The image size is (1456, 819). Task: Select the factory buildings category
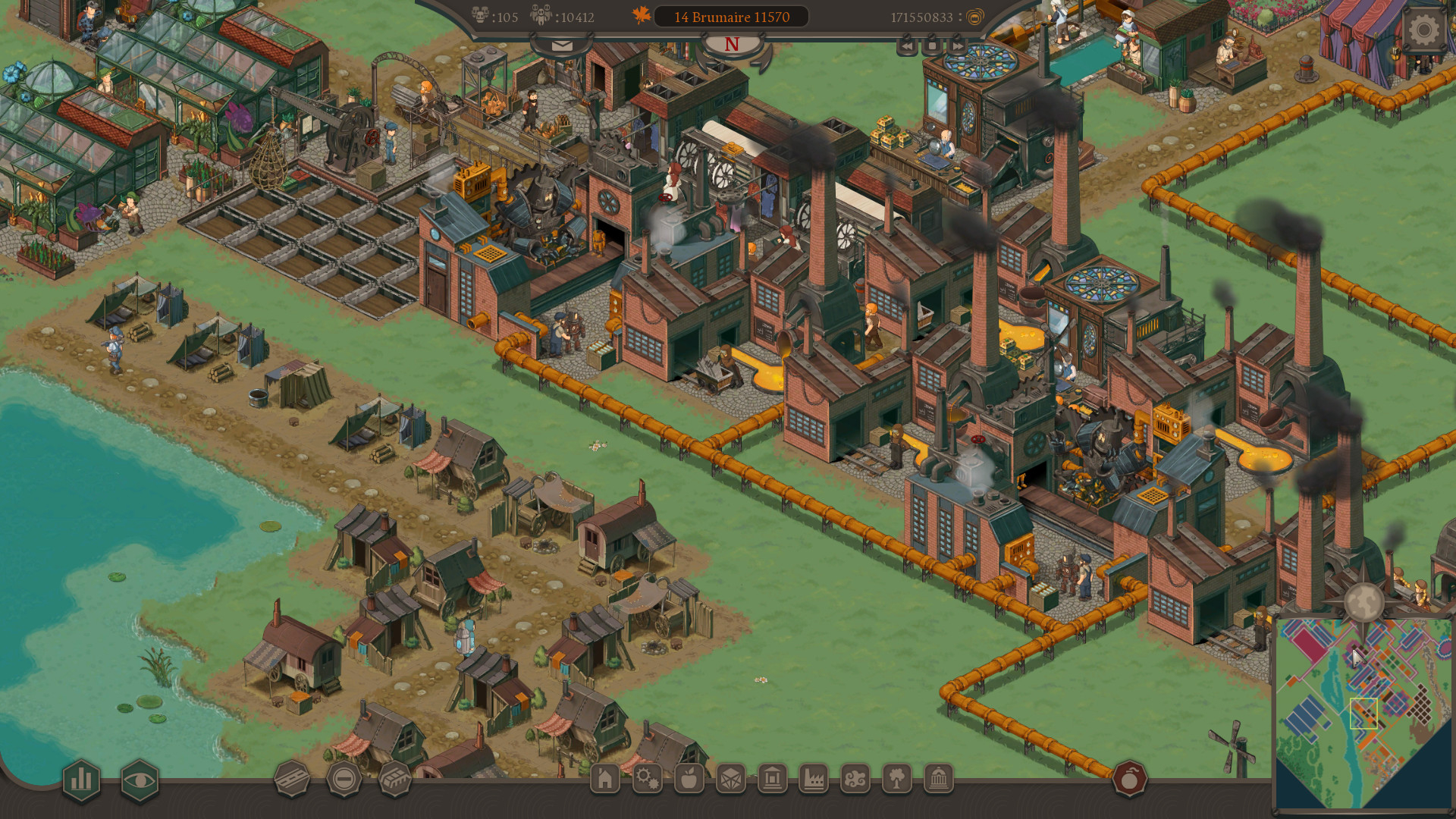tap(814, 780)
